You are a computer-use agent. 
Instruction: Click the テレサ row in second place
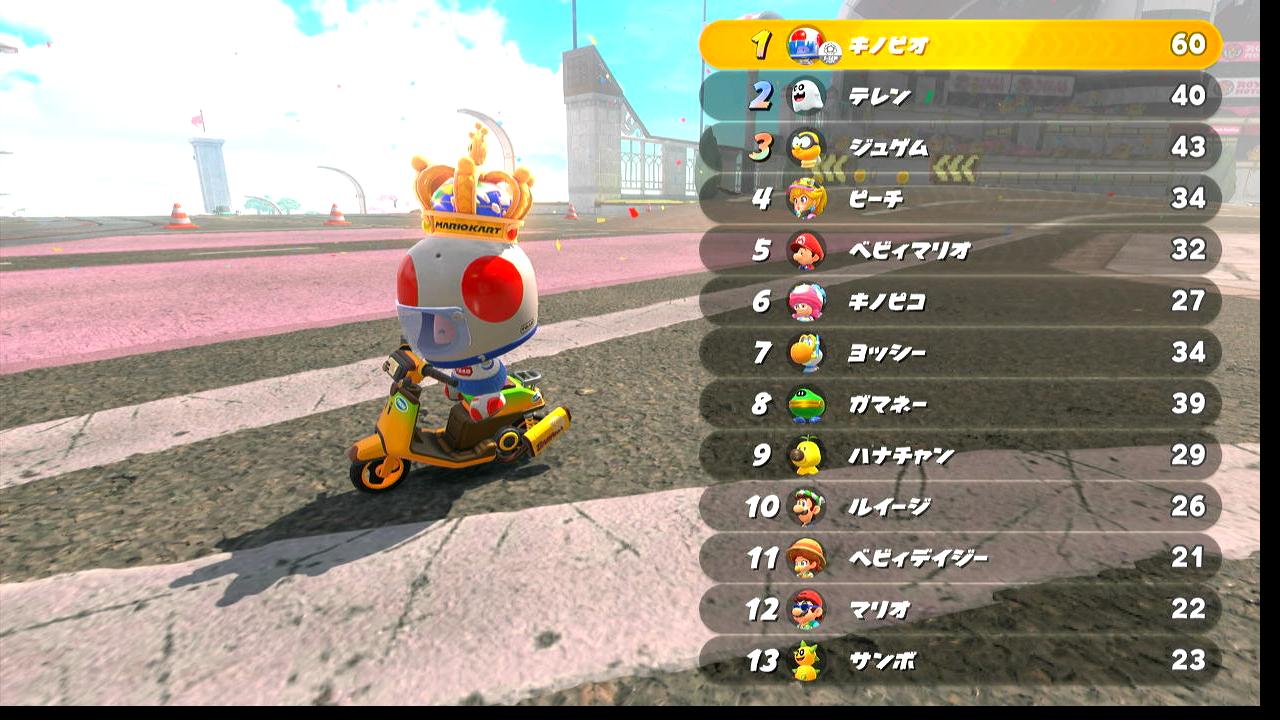tap(960, 96)
